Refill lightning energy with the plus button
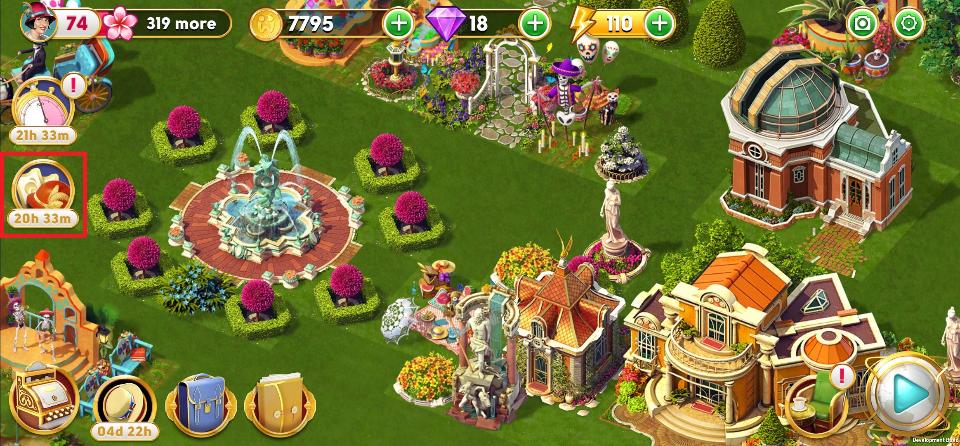The image size is (960, 446). tap(659, 23)
